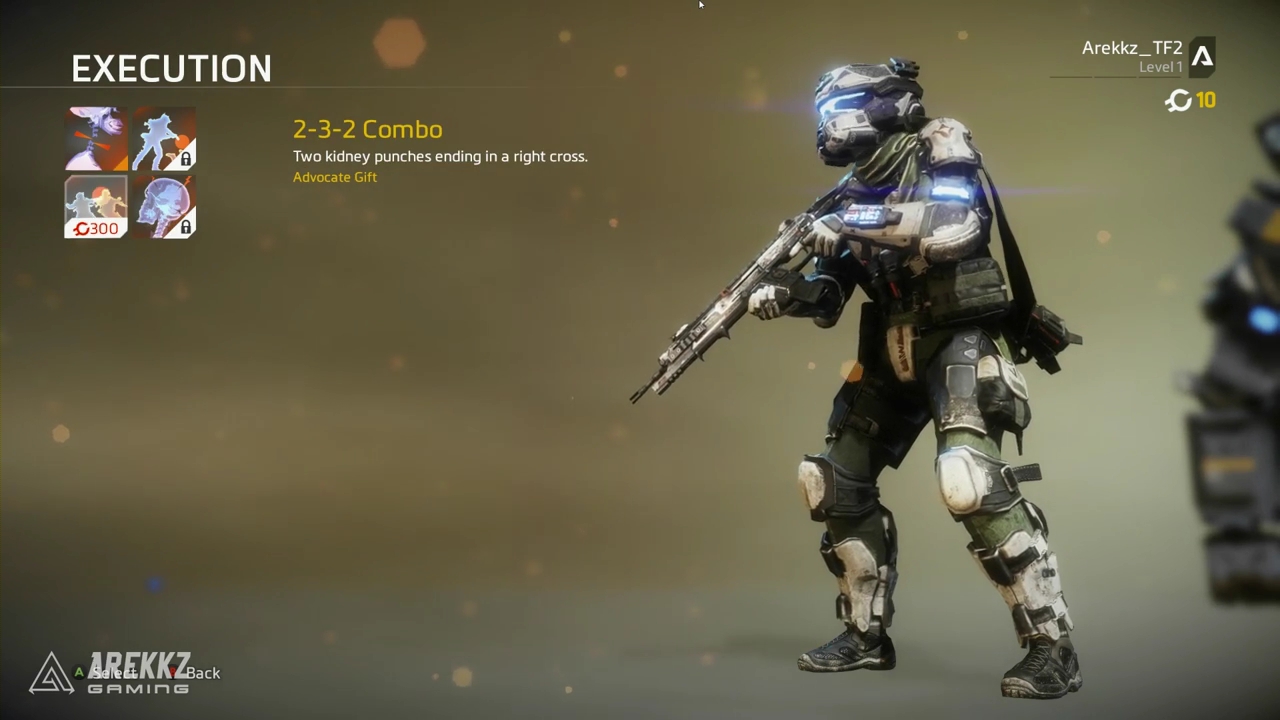Click the Level 1 label under the player name
This screenshot has height=720, width=1280.
click(x=1161, y=66)
